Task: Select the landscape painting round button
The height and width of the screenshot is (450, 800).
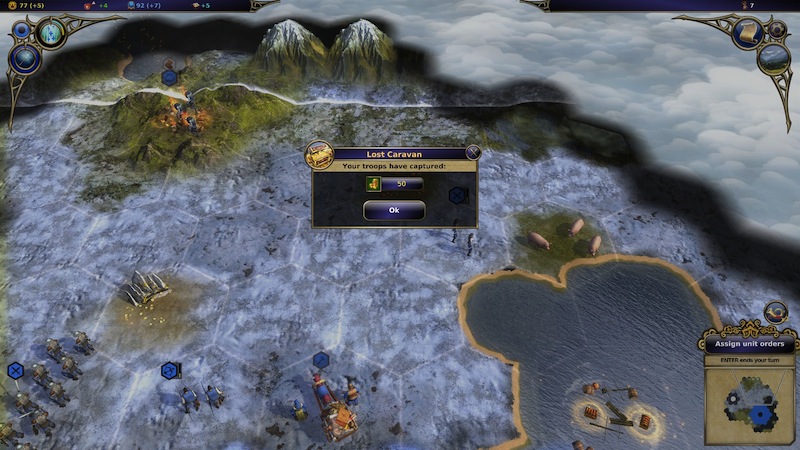Action: click(773, 59)
